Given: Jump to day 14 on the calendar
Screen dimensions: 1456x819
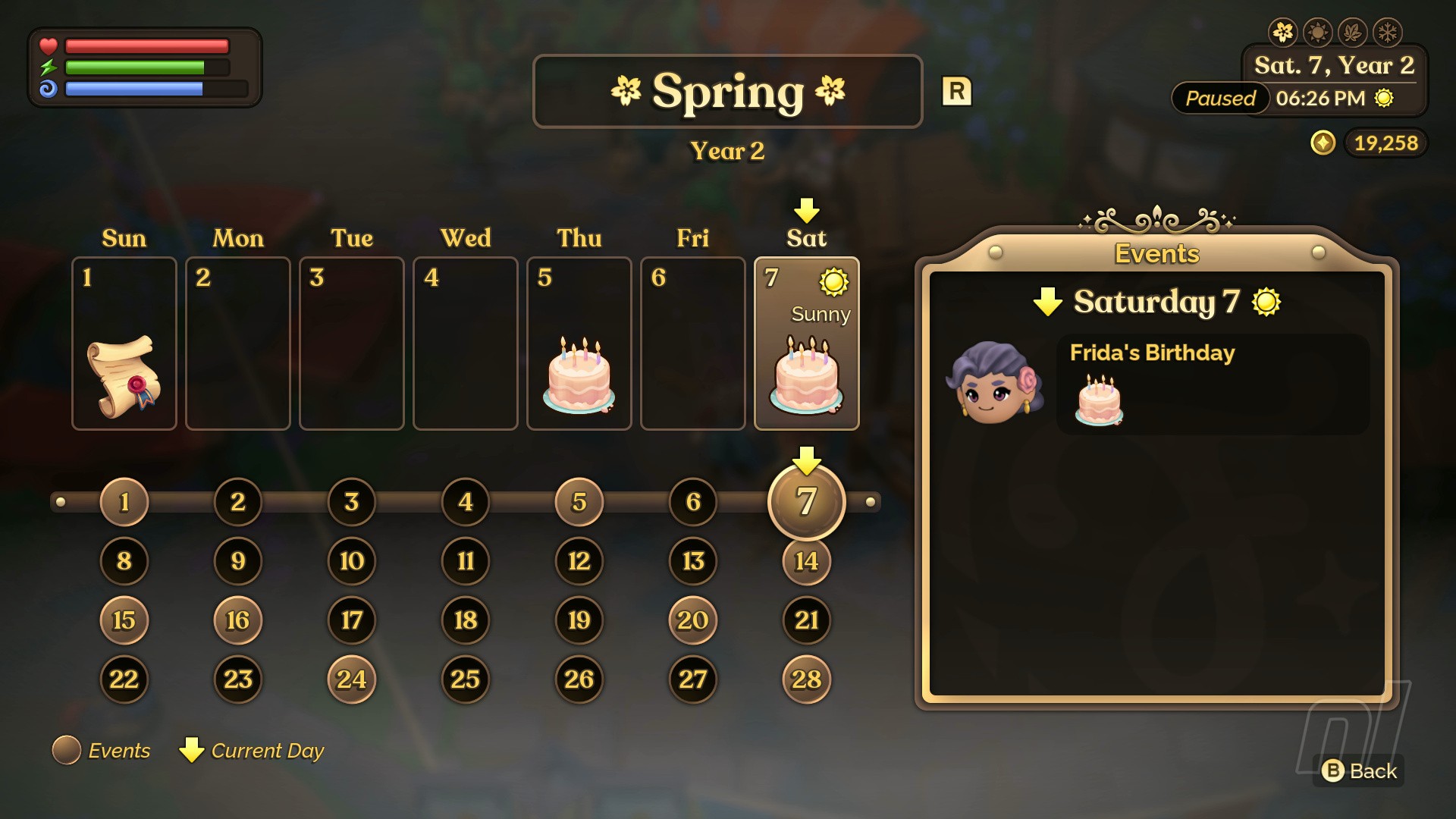Looking at the screenshot, I should click(806, 561).
